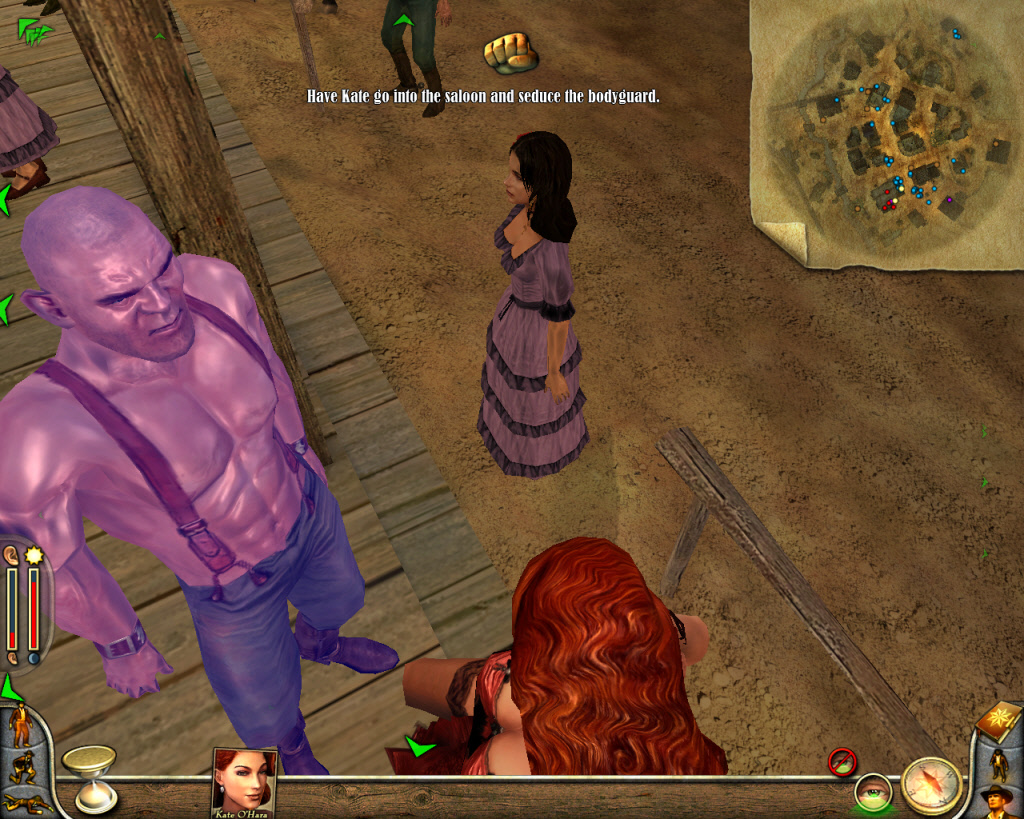Toggle the crossed-out red eye icon
Screen dimensions: 1024x819
click(x=842, y=762)
